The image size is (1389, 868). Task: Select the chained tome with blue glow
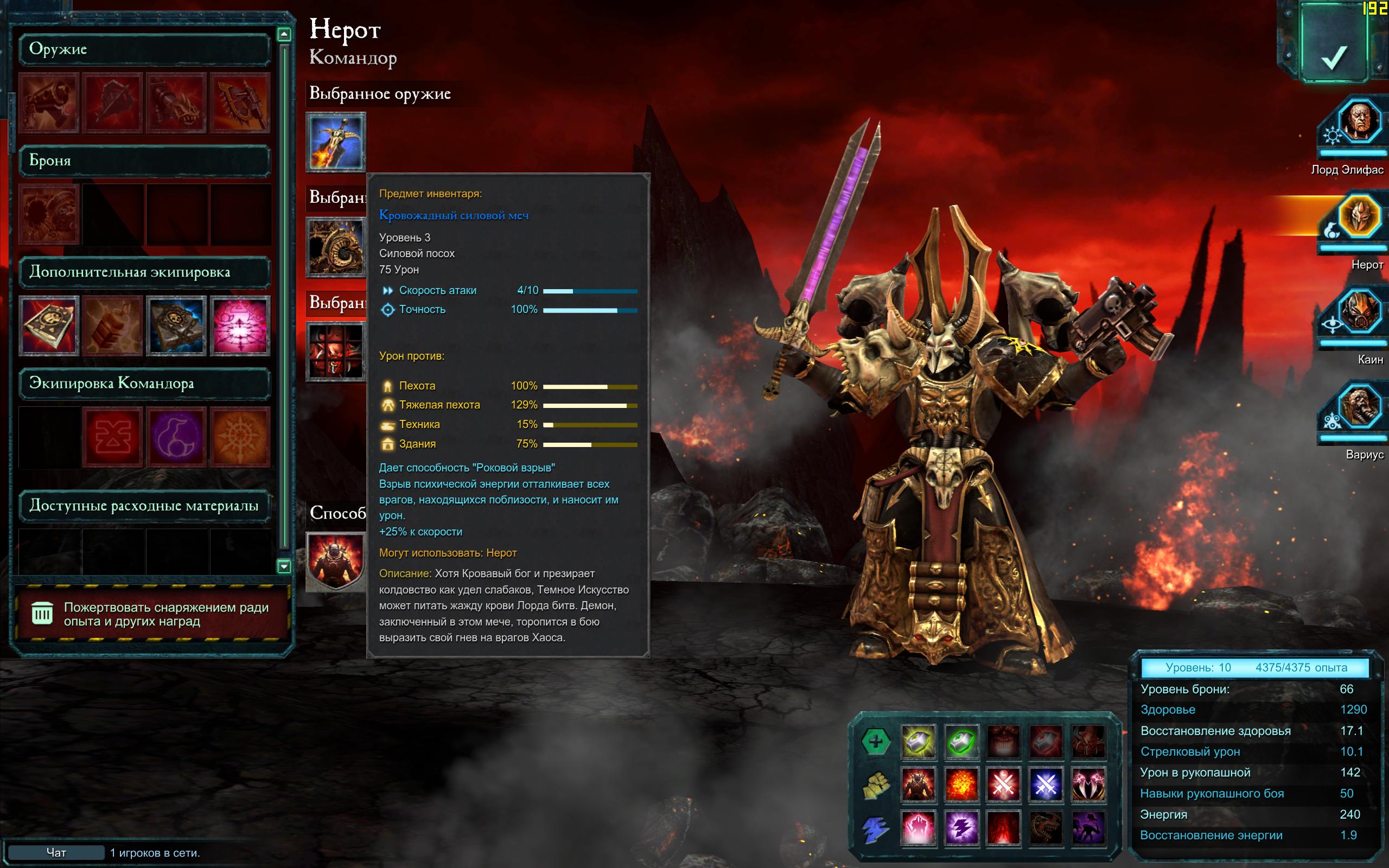(176, 325)
